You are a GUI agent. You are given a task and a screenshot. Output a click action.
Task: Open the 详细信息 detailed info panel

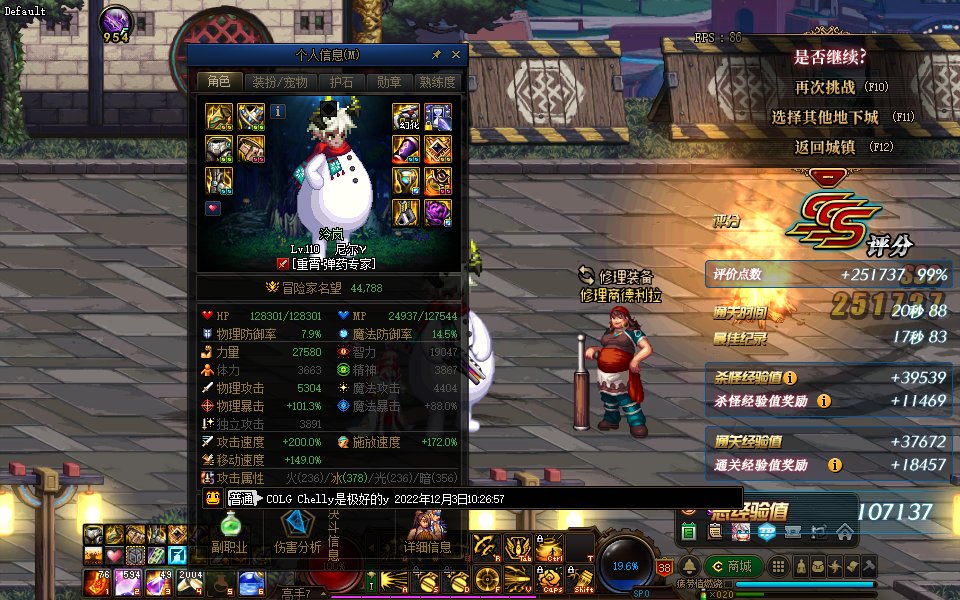(x=428, y=534)
